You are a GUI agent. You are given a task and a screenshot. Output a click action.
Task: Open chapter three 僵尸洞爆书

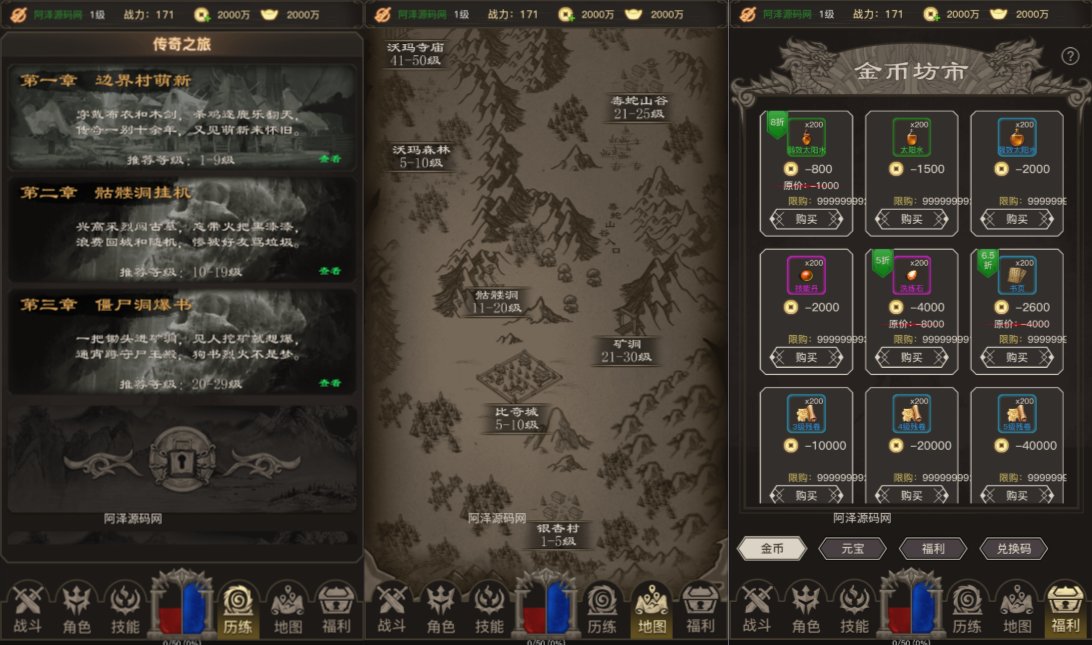[x=182, y=342]
